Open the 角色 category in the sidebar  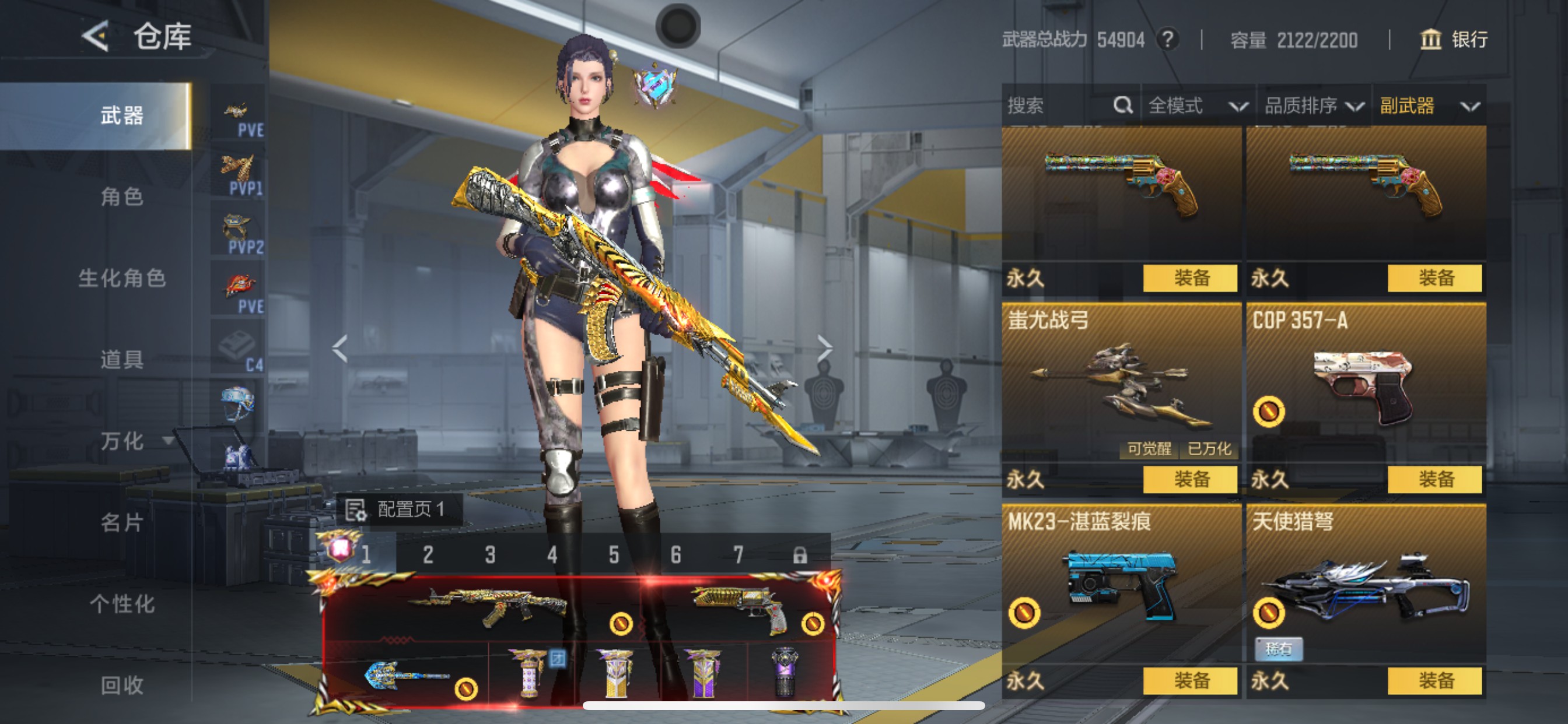coord(122,196)
